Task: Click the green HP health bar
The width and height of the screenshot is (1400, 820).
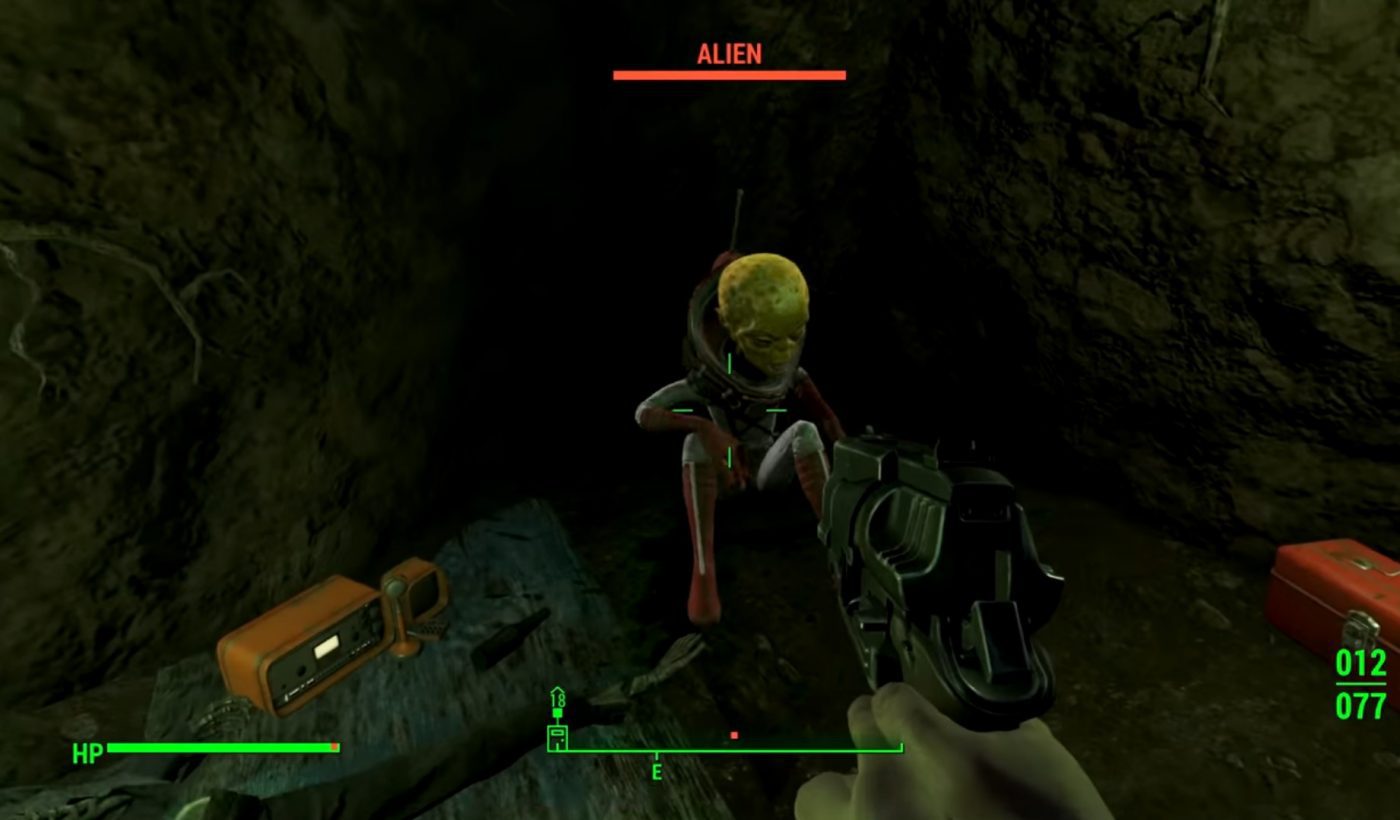Action: [220, 746]
